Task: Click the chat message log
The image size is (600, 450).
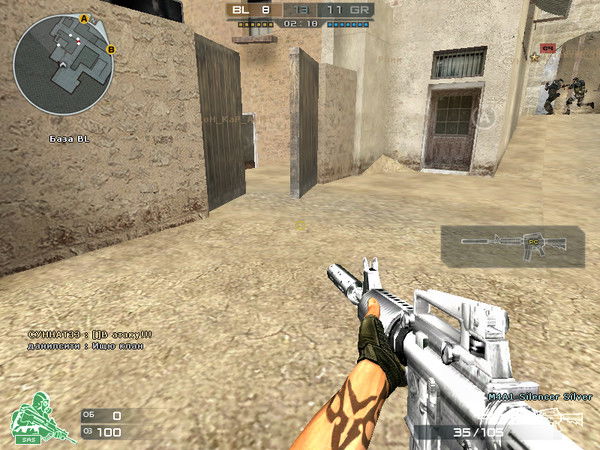Action: coord(90,339)
